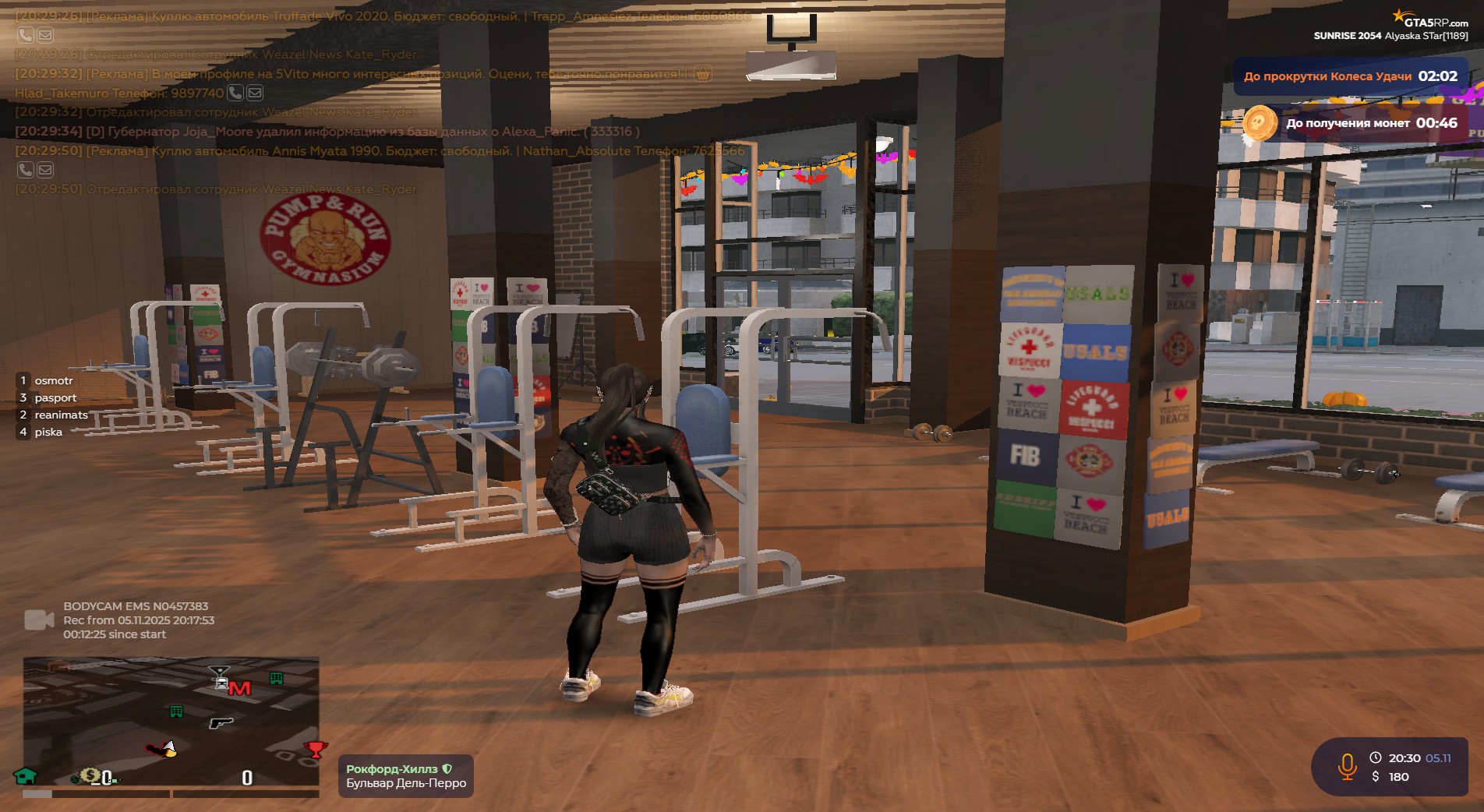Click the Рокфорд-Хиллз location panel
The width and height of the screenshot is (1484, 812).
[x=405, y=776]
